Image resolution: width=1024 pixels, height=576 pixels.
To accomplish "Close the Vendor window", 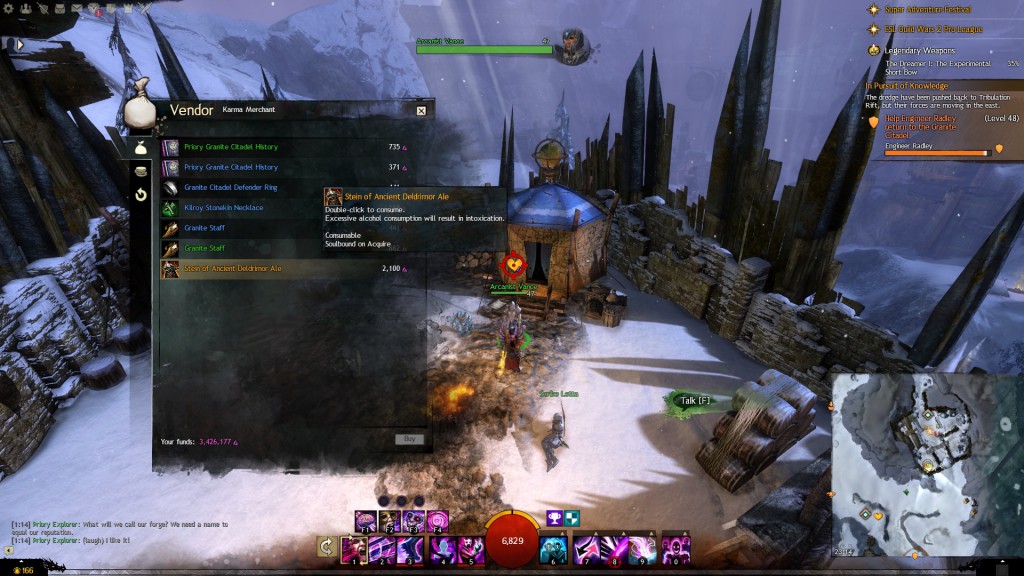I will [x=421, y=111].
